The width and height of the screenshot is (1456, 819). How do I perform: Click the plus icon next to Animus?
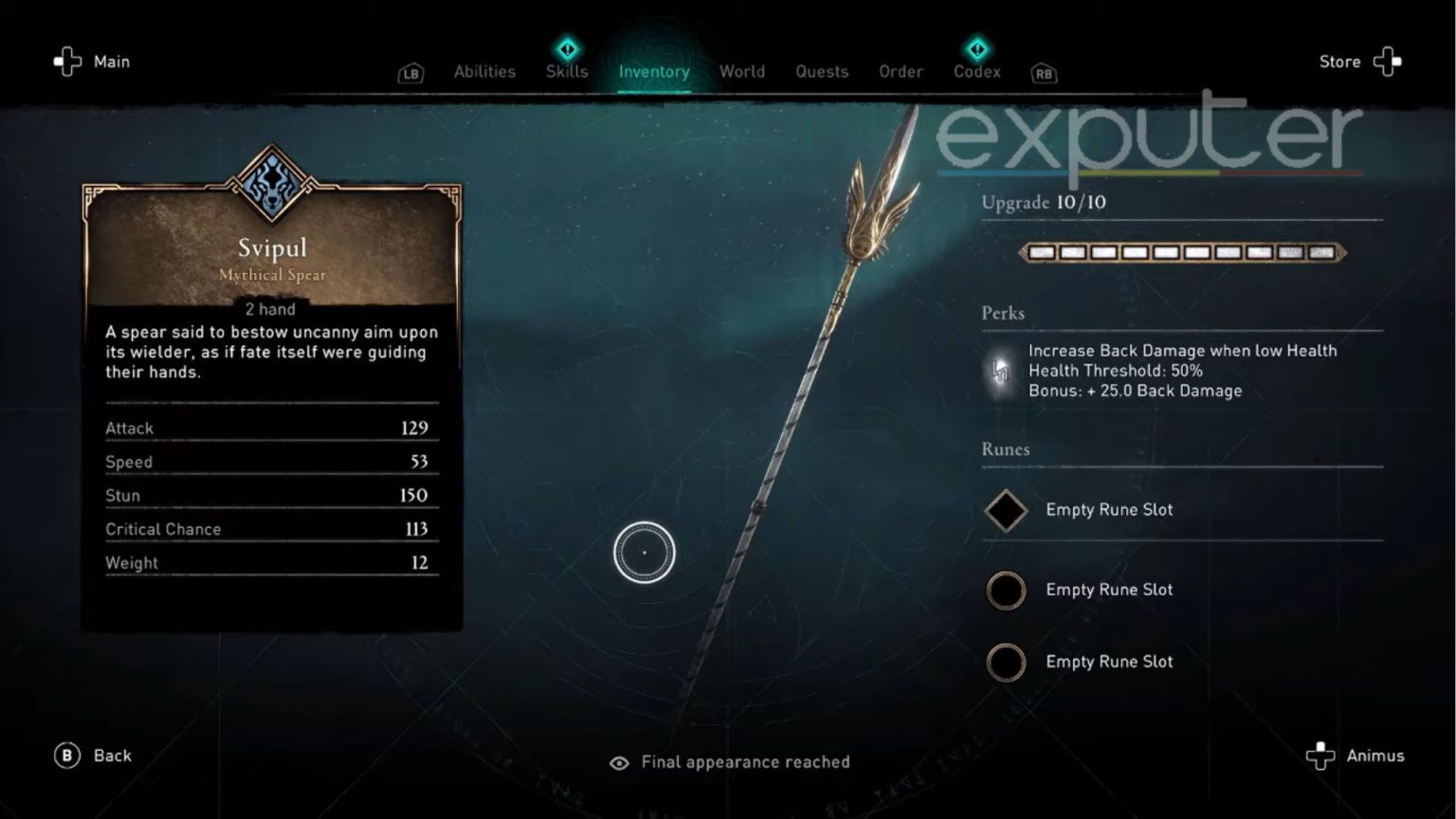pos(1321,755)
